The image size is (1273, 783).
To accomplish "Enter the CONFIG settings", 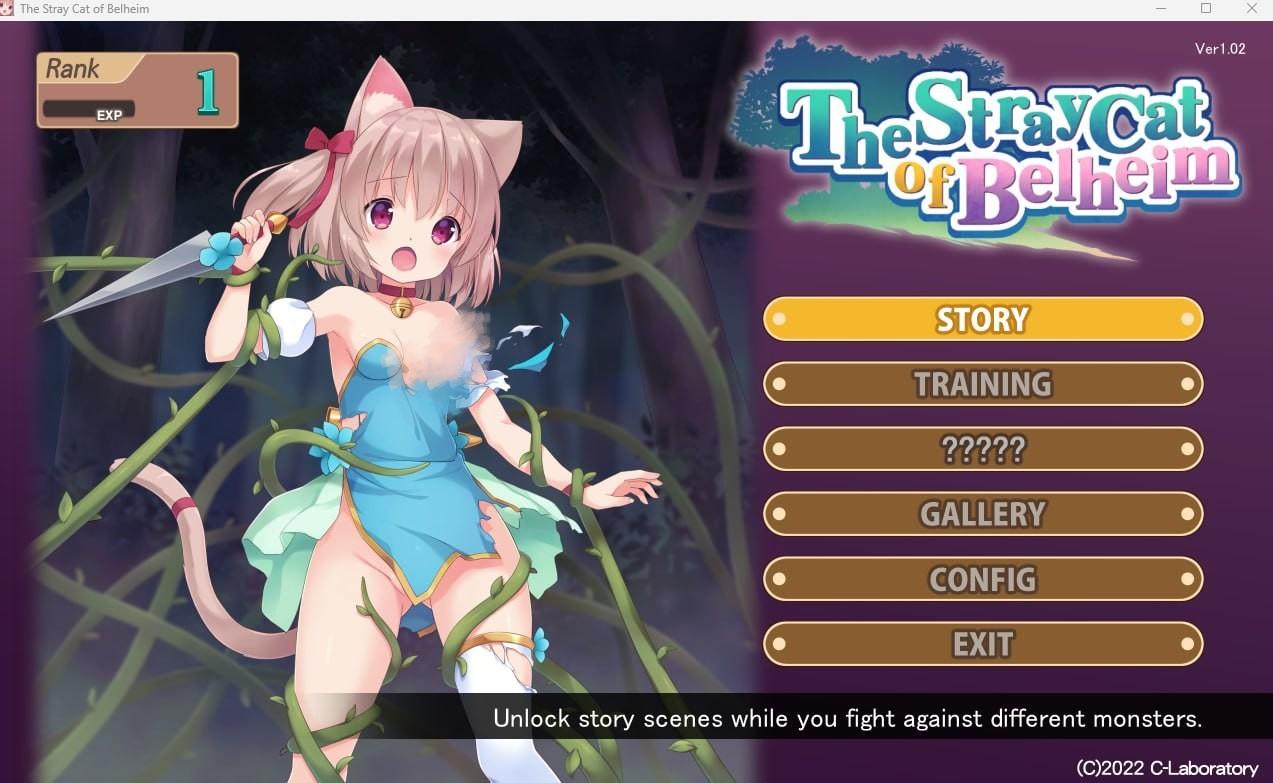I will pos(982,579).
